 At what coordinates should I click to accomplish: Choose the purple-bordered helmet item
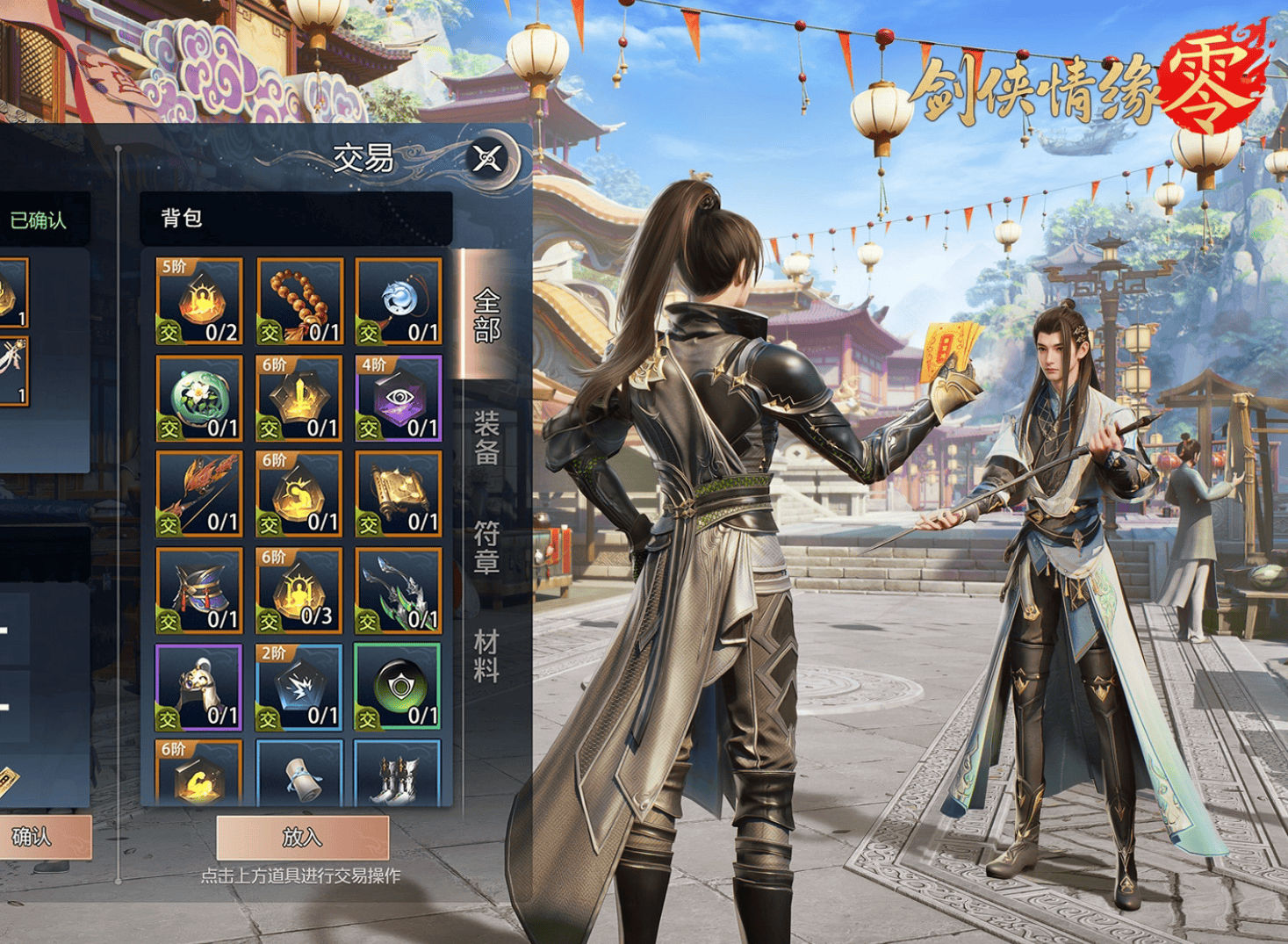point(199,687)
